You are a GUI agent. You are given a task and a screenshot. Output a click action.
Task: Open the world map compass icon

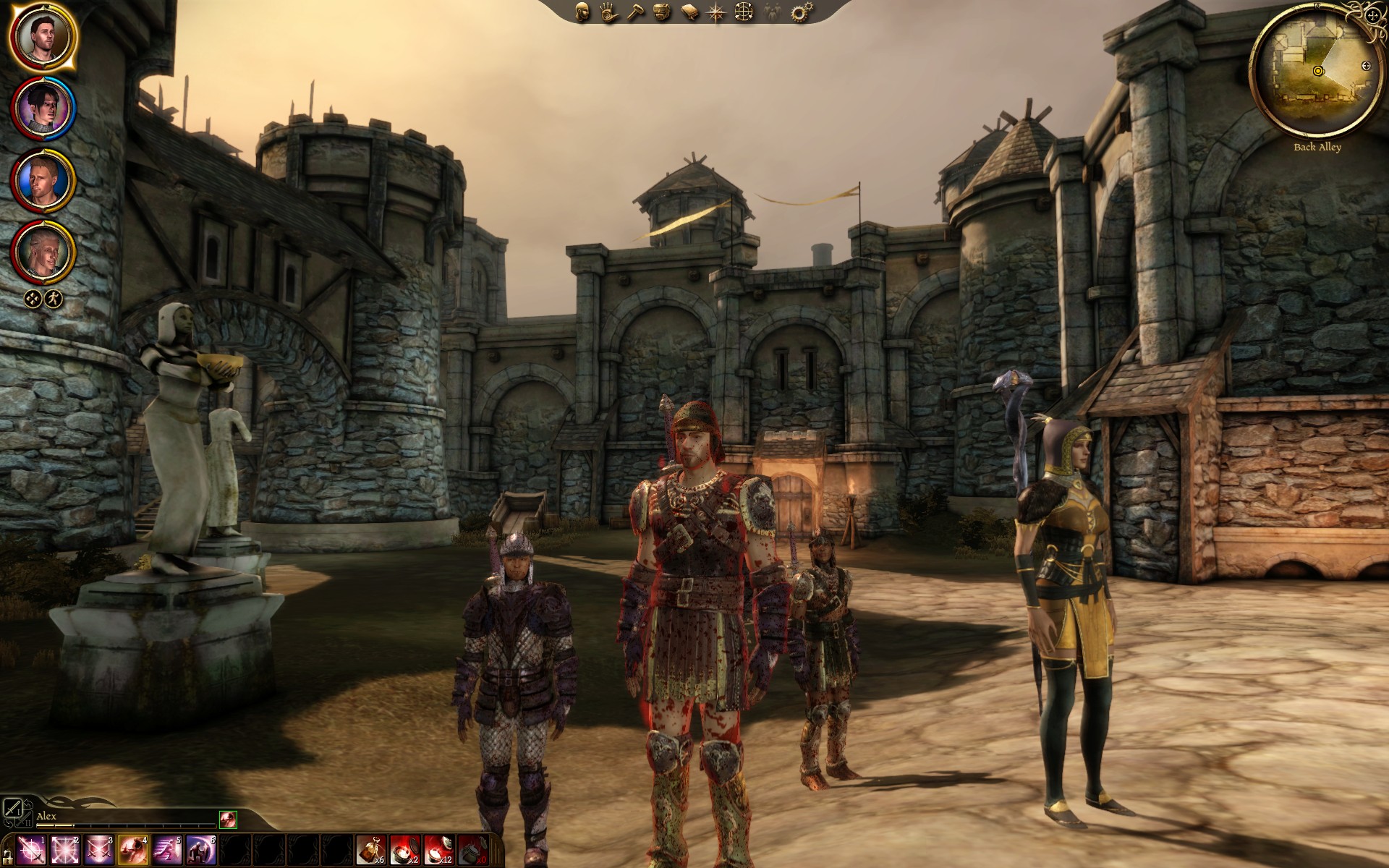click(716, 12)
